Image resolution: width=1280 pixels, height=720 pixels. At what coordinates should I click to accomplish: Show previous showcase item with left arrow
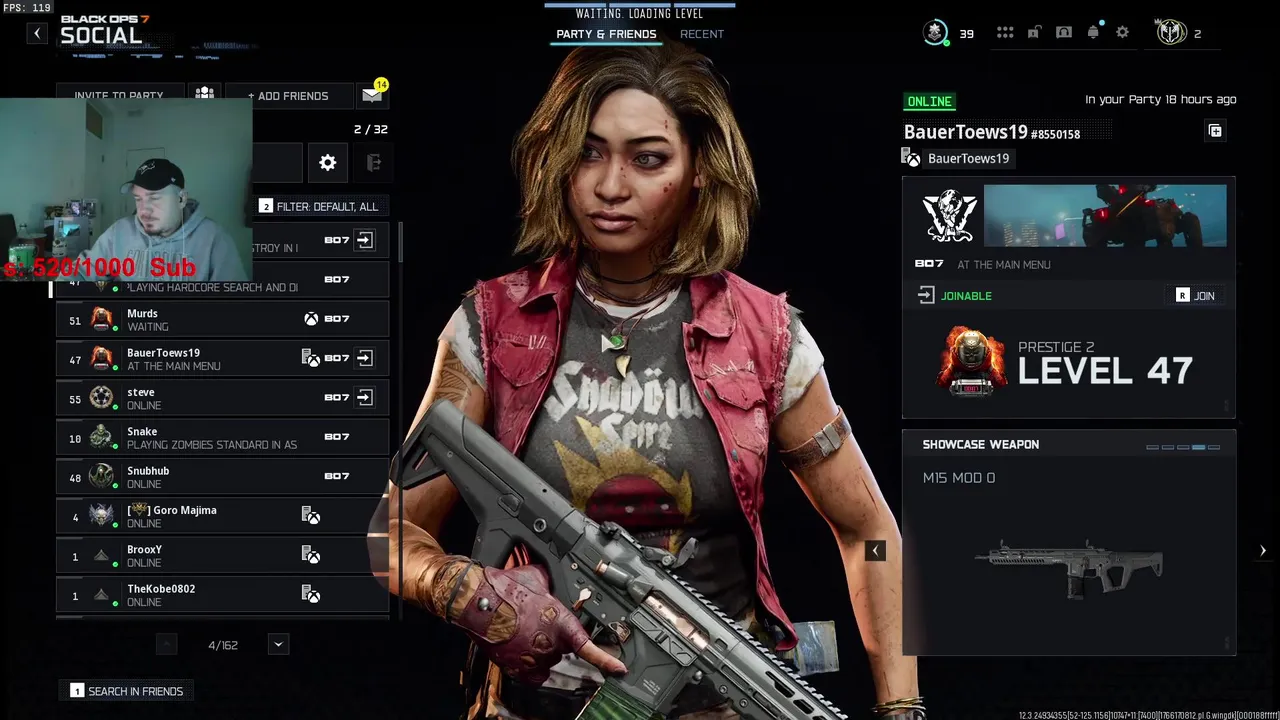(x=875, y=550)
